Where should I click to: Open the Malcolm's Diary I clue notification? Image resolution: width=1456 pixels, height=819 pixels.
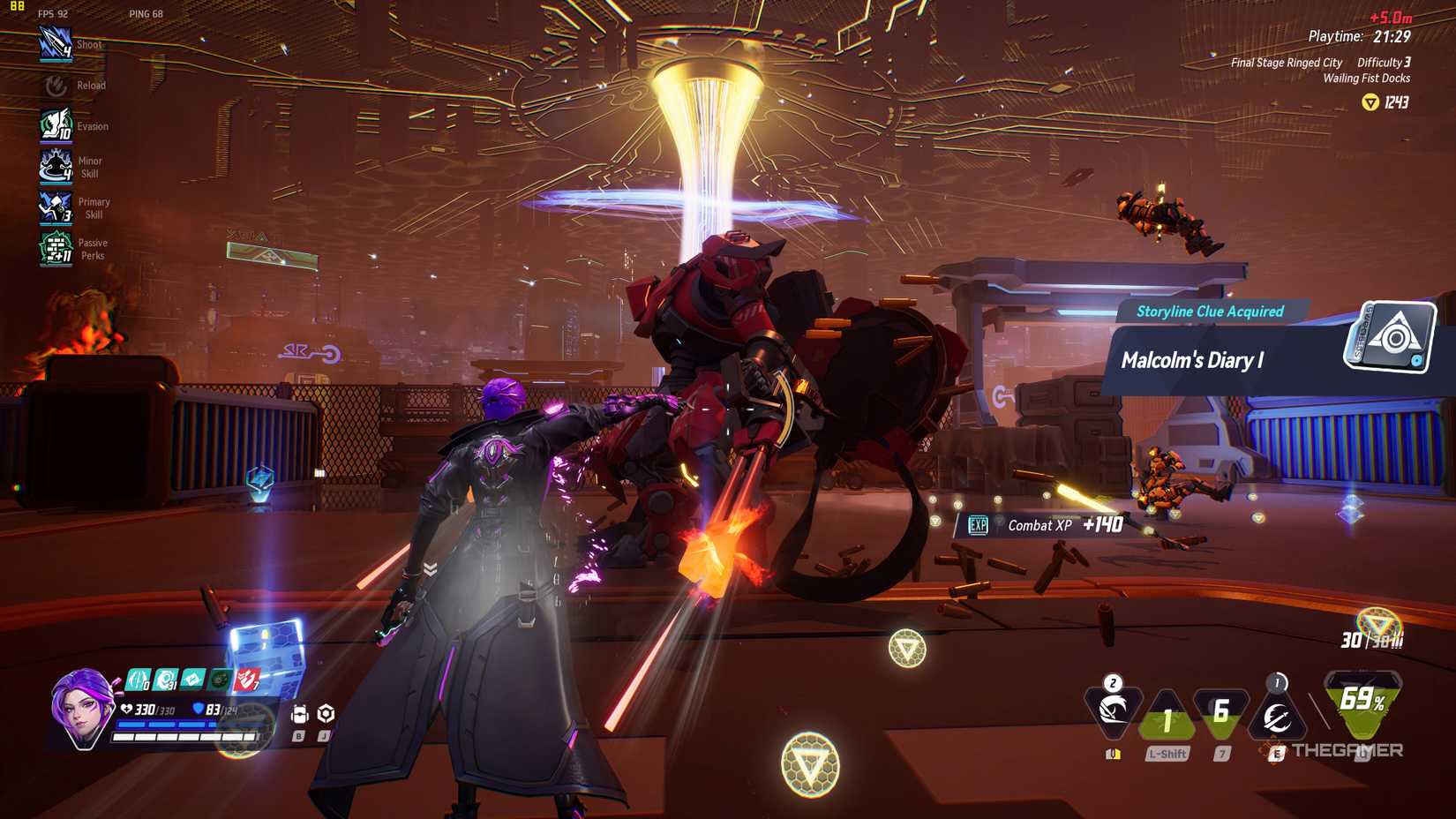click(1227, 360)
